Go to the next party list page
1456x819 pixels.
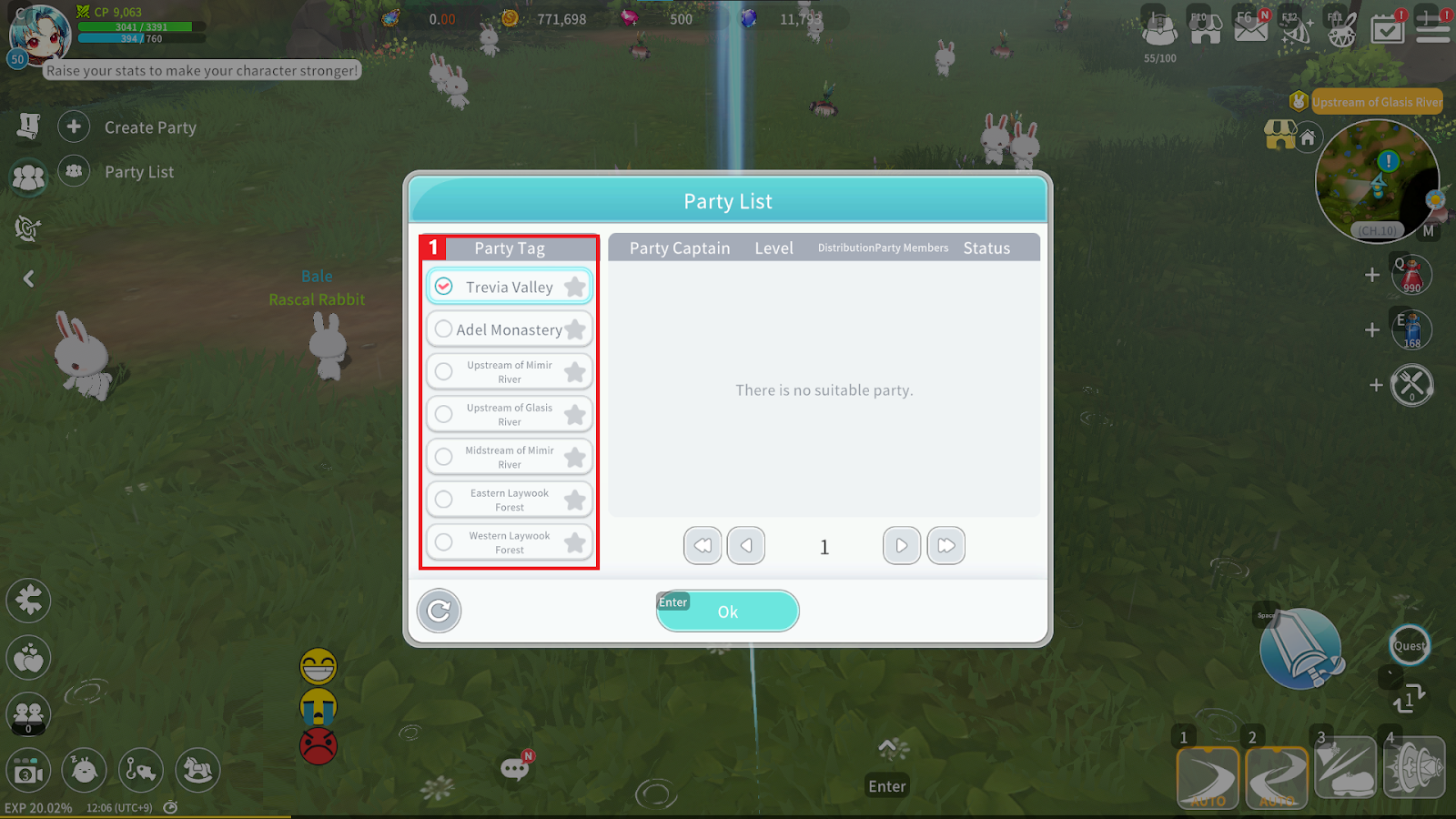click(x=901, y=546)
